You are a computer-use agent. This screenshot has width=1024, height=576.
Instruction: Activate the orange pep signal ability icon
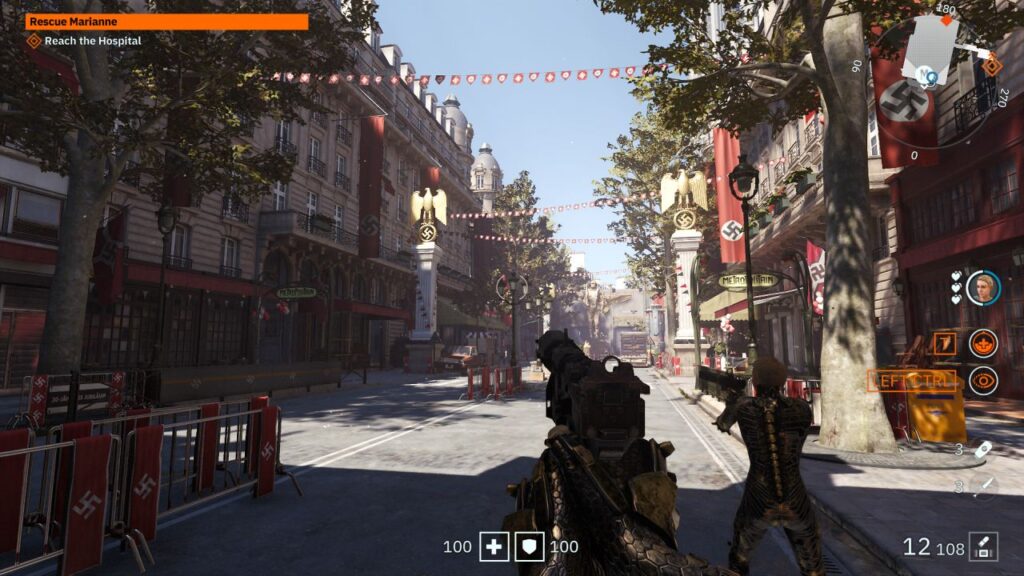pyautogui.click(x=983, y=343)
